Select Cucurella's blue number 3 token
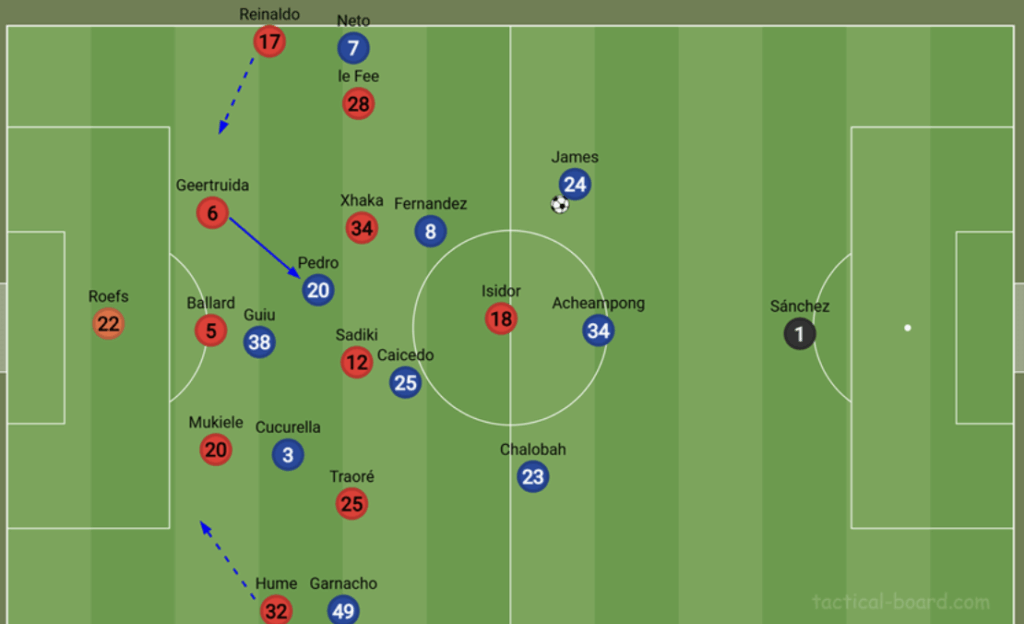This screenshot has height=624, width=1024. [288, 455]
